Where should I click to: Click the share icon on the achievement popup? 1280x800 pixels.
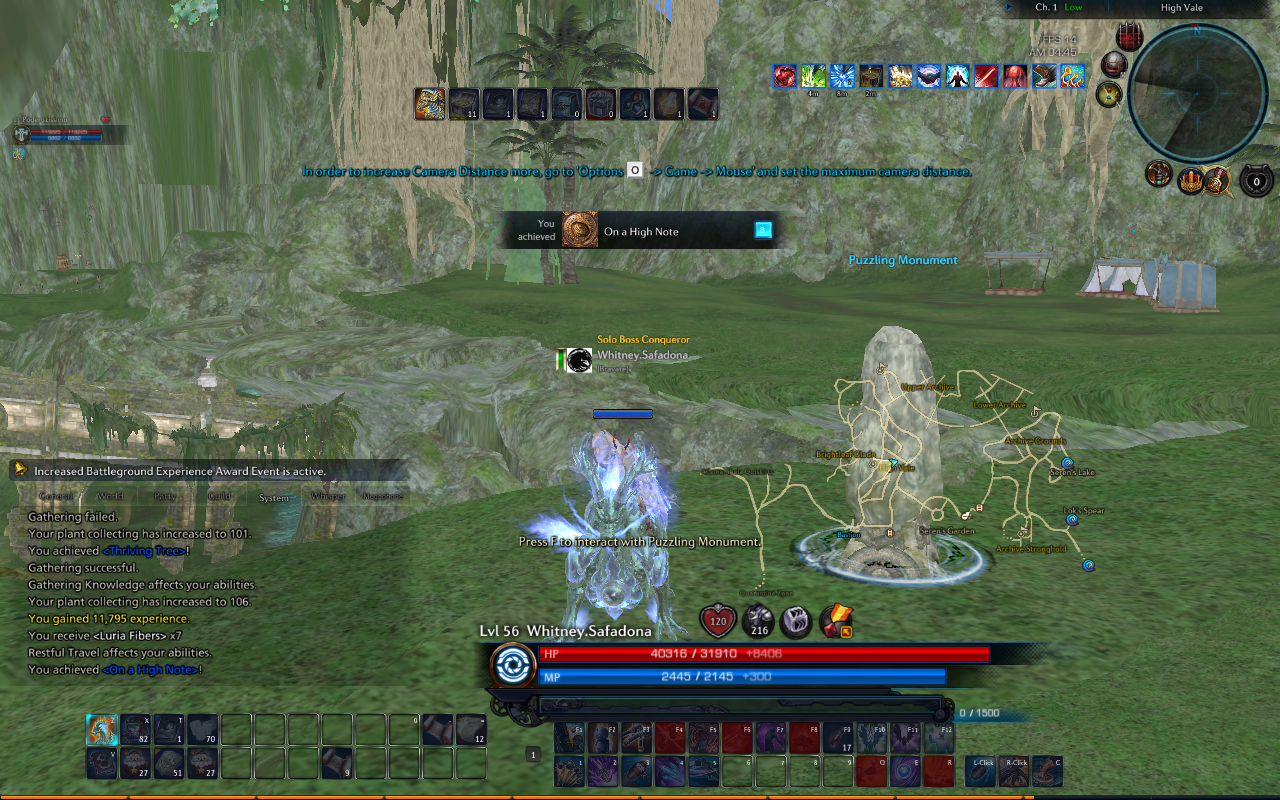(763, 230)
